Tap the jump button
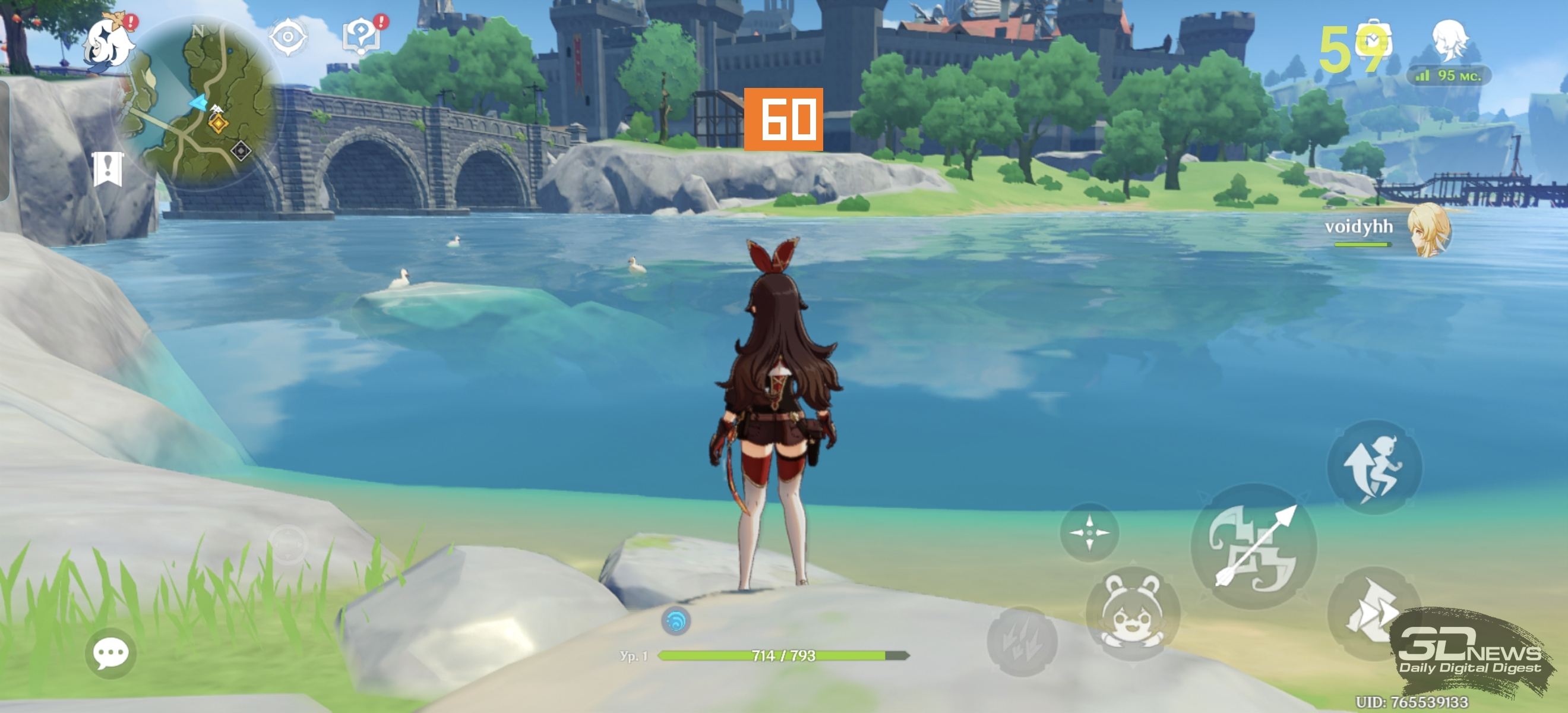This screenshot has width=1568, height=713. tap(1374, 468)
